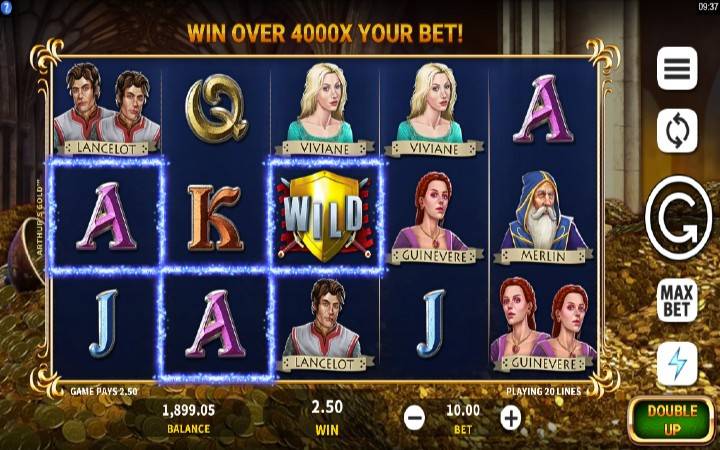Decrease the bet with the minus button
This screenshot has width=720, height=450.
coord(415,418)
